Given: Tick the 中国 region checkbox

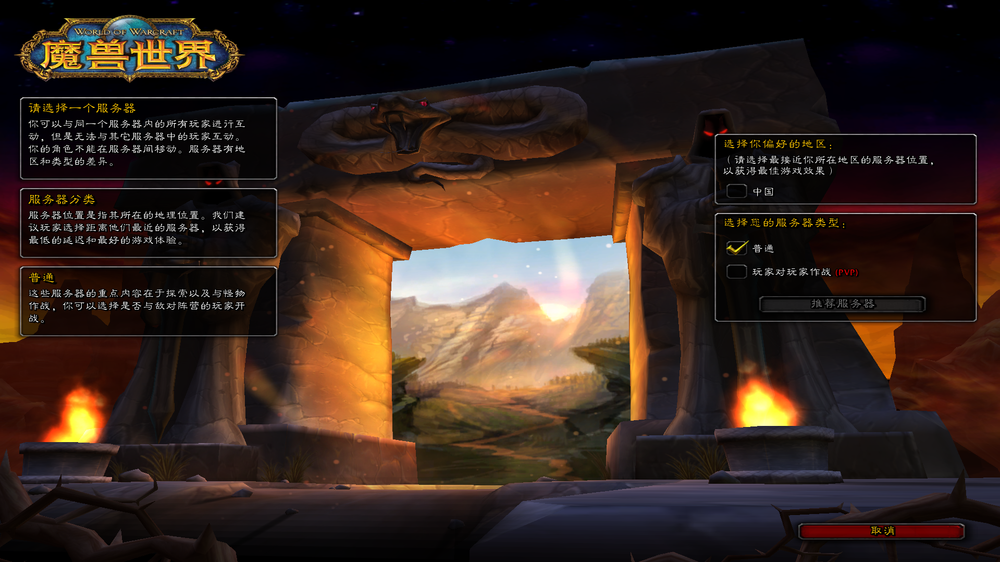Looking at the screenshot, I should point(737,190).
